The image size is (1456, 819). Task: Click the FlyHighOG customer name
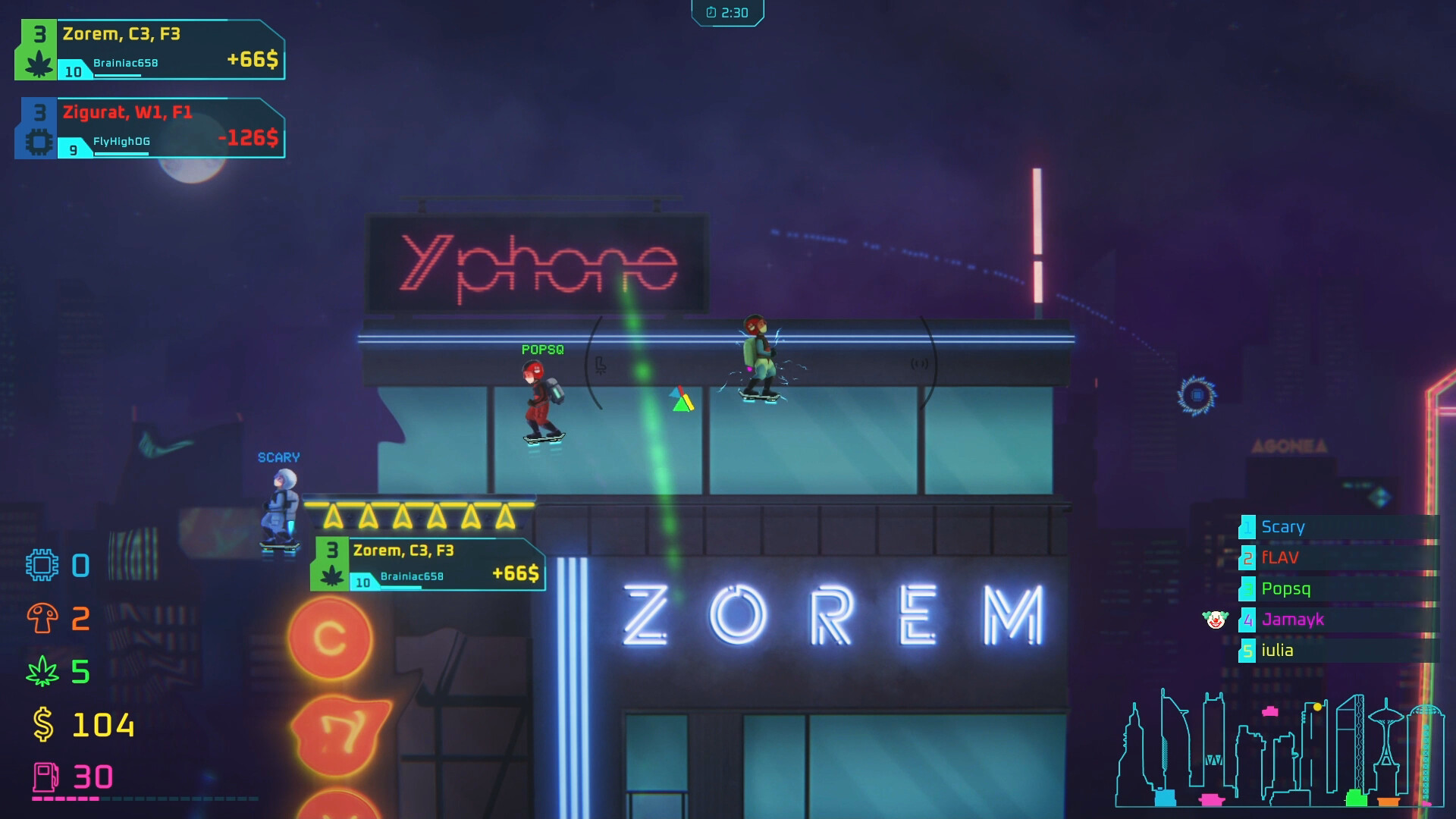click(x=121, y=141)
